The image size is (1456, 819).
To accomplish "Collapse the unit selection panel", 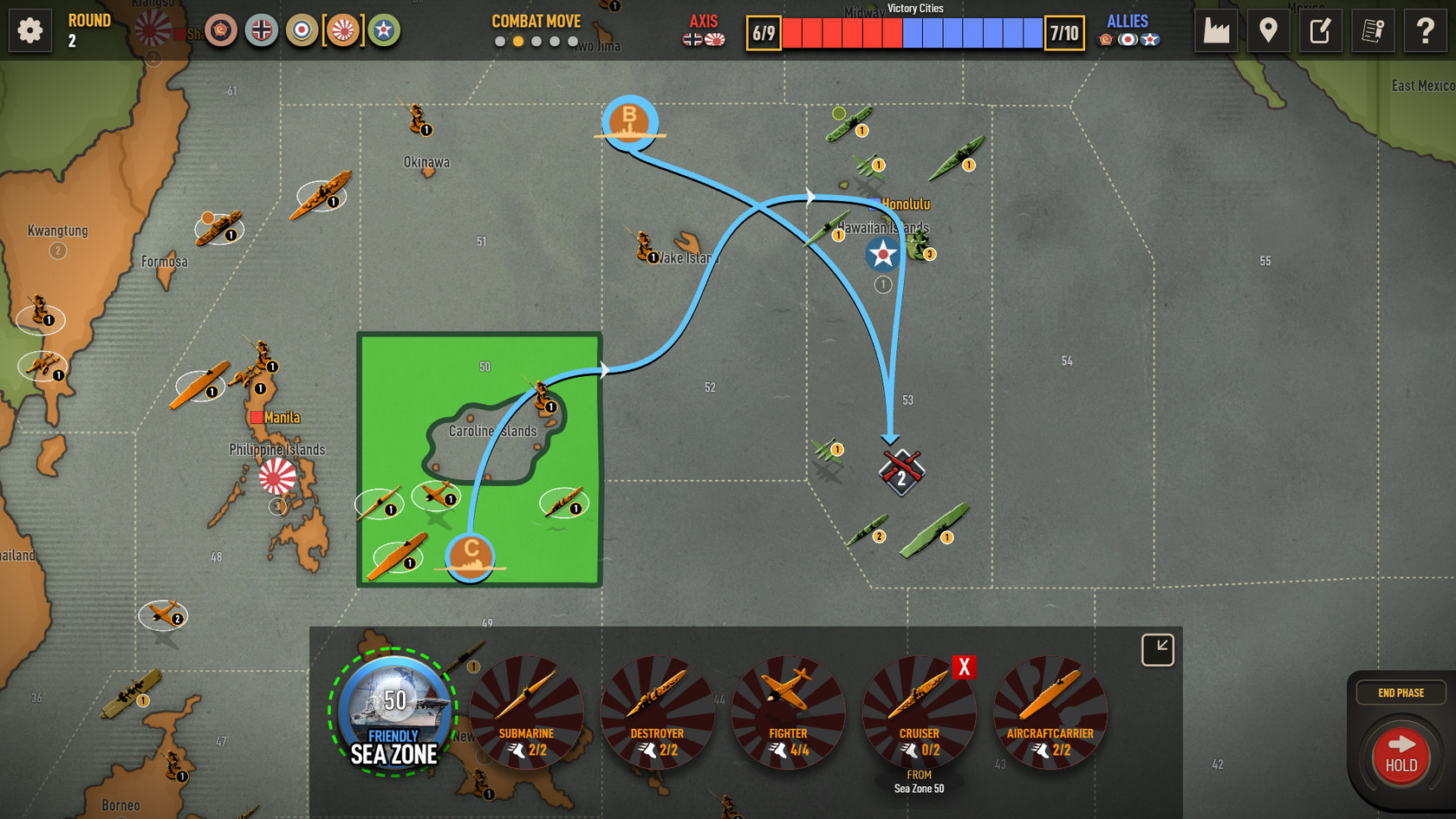I will [1157, 648].
